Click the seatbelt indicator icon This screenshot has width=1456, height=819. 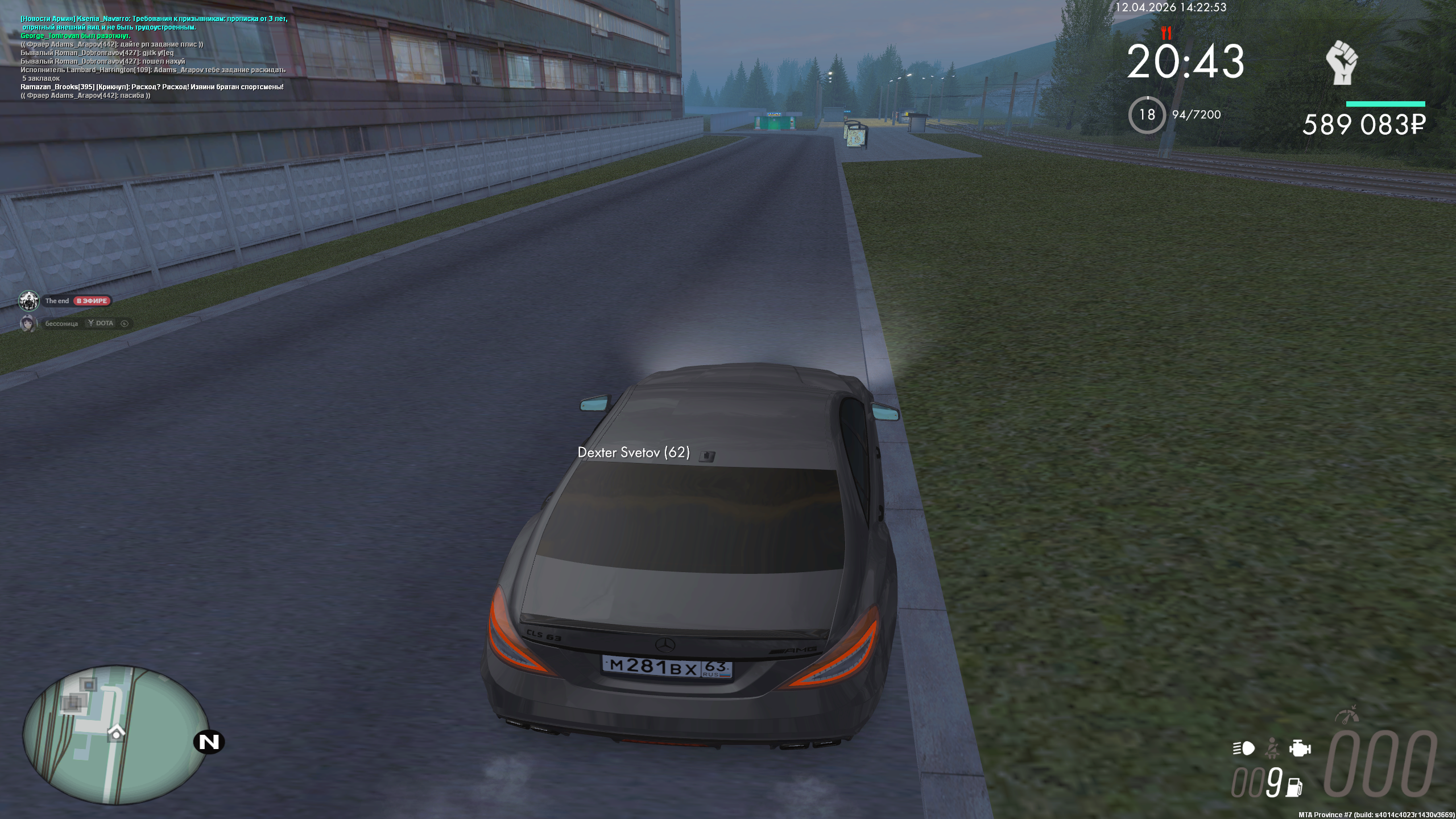[1272, 748]
